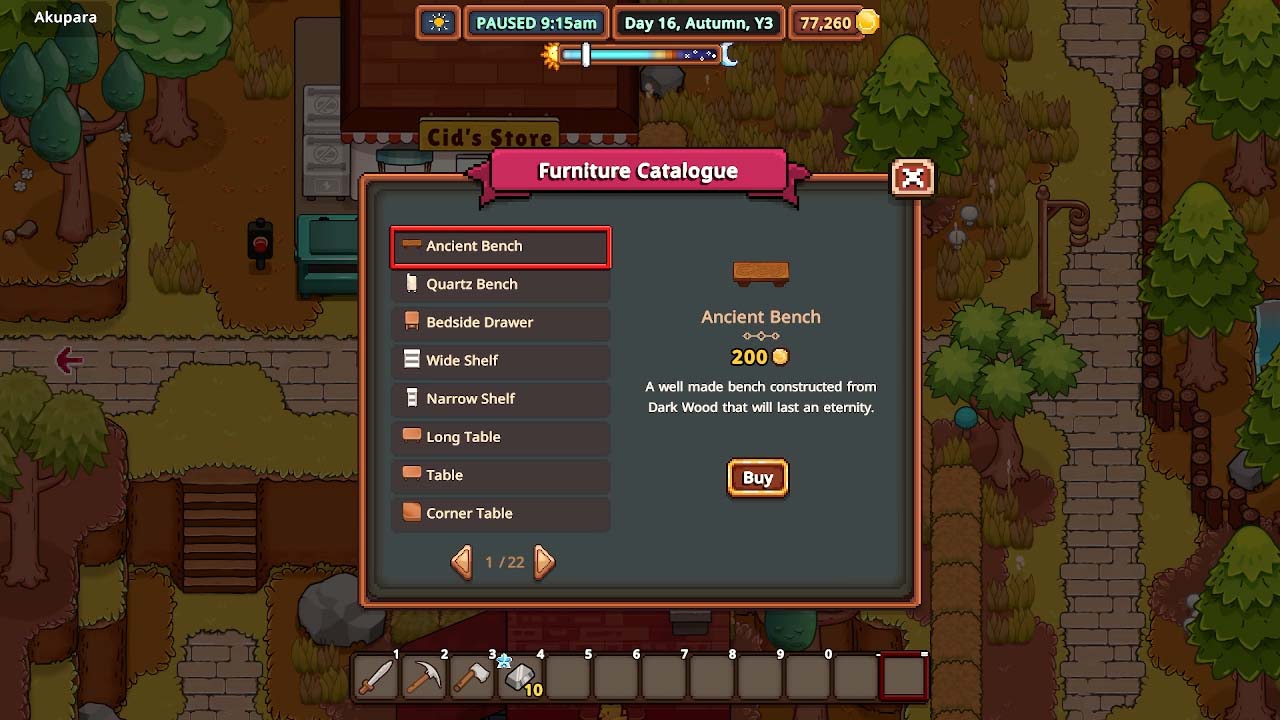Click the sun weather icon
1280x720 pixels.
[438, 23]
